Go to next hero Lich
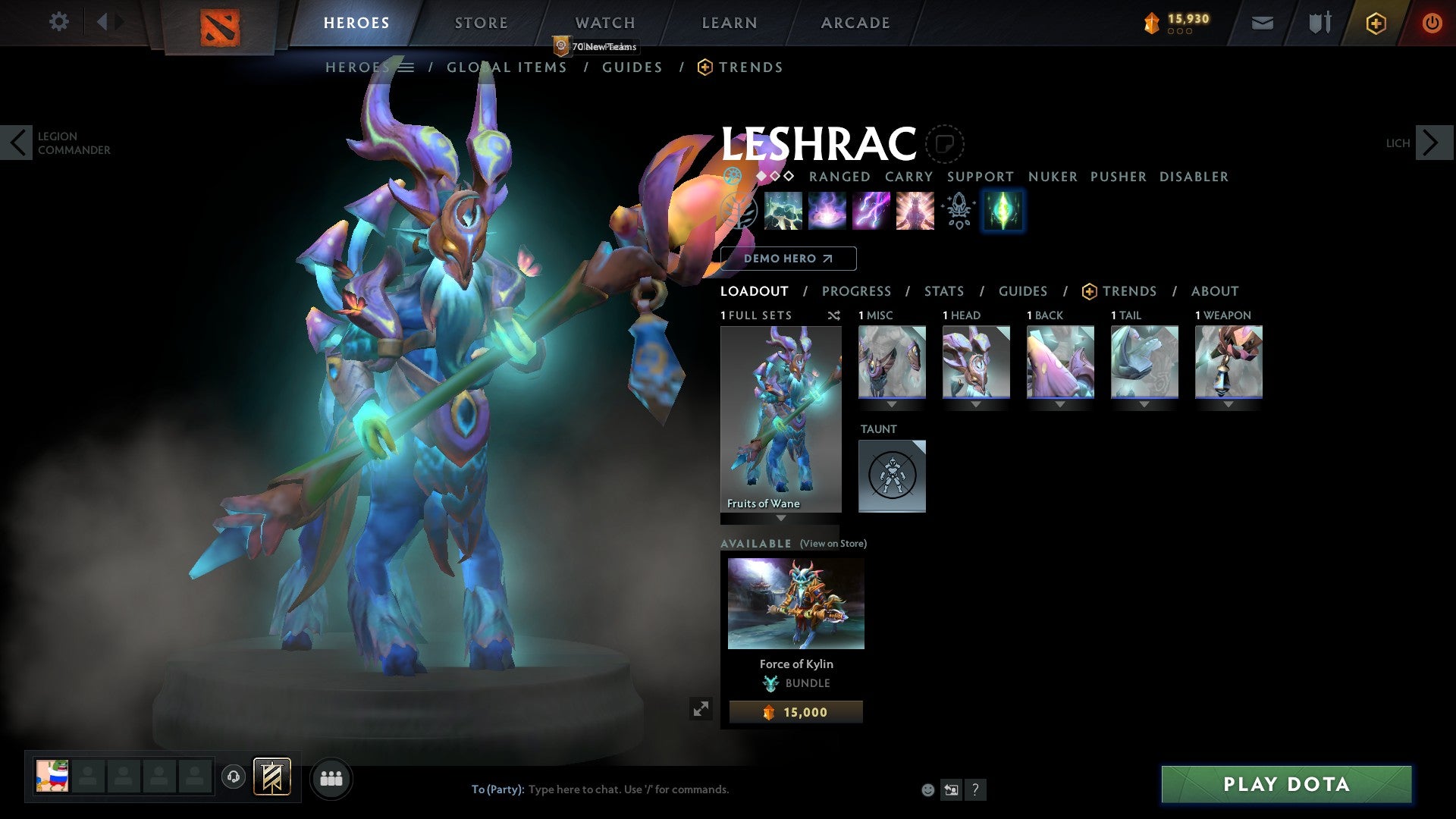 pyautogui.click(x=1432, y=143)
